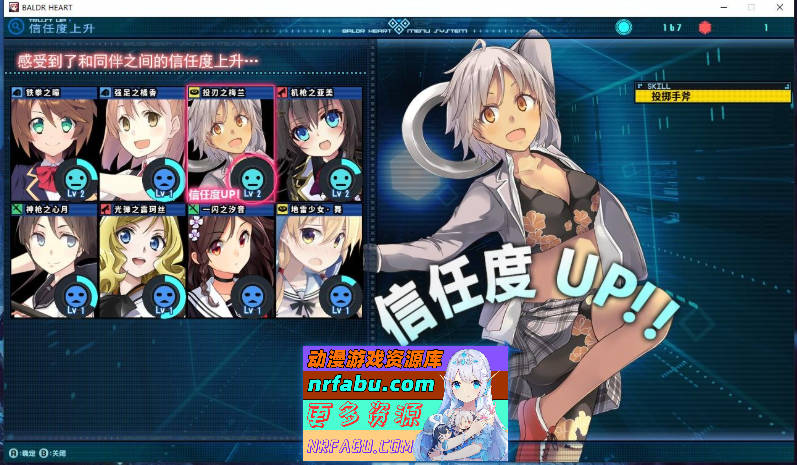The width and height of the screenshot is (797, 465).
Task: Select the 一闪之汐音 character portrait
Action: (230, 262)
